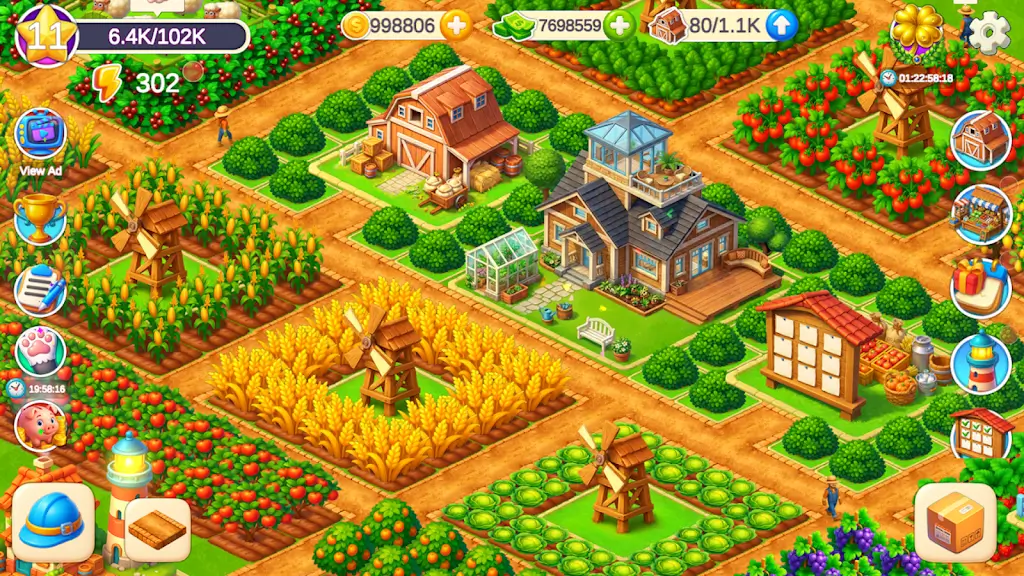Open the gold trophy achievements icon
Screen dimensions: 1024x576
coord(40,218)
